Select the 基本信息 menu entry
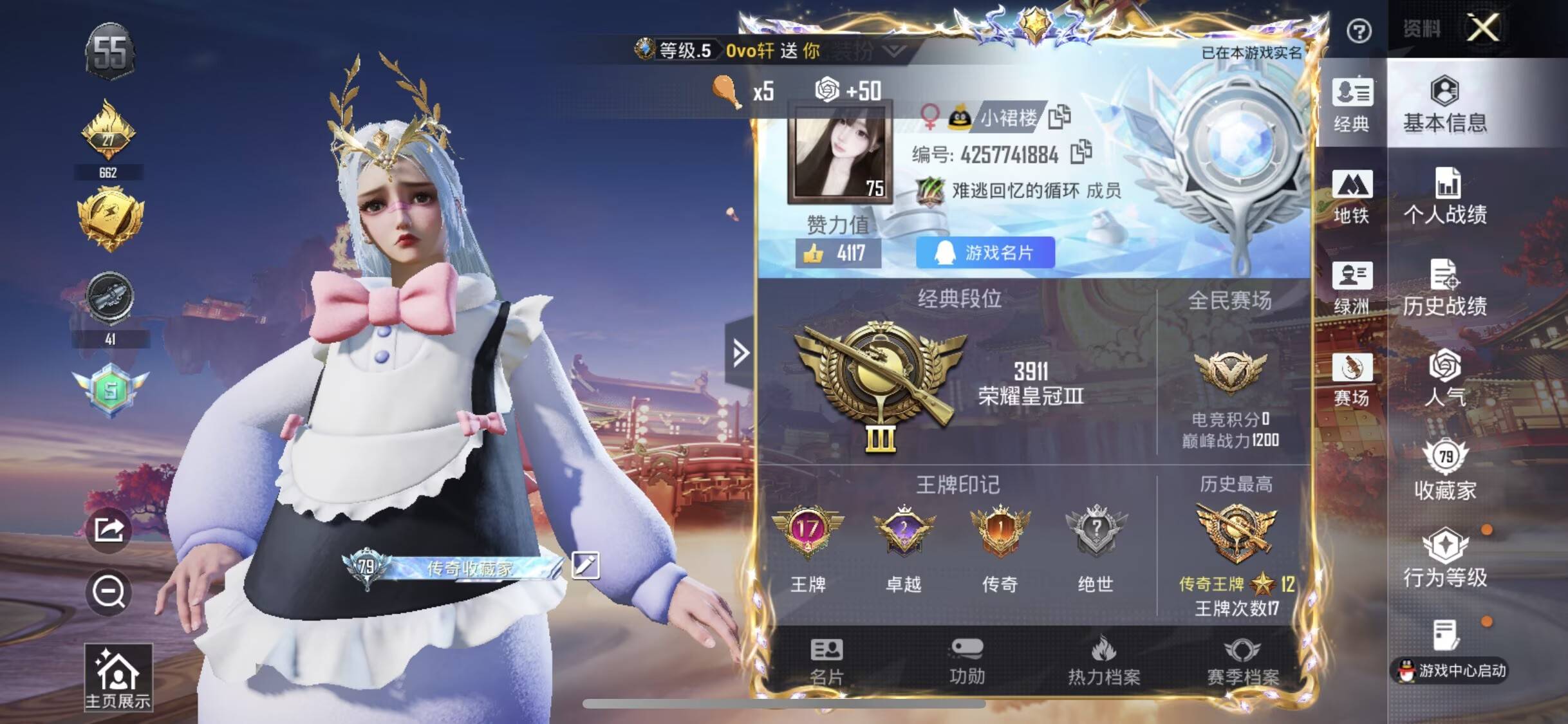 pyautogui.click(x=1444, y=104)
